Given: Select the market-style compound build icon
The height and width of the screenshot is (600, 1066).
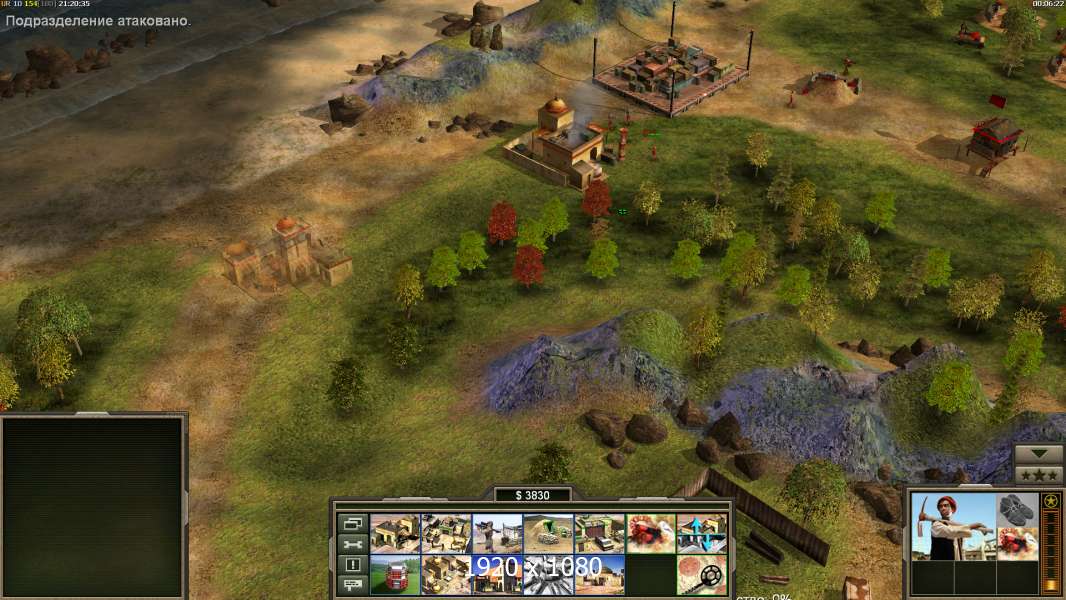Looking at the screenshot, I should pos(446,533).
